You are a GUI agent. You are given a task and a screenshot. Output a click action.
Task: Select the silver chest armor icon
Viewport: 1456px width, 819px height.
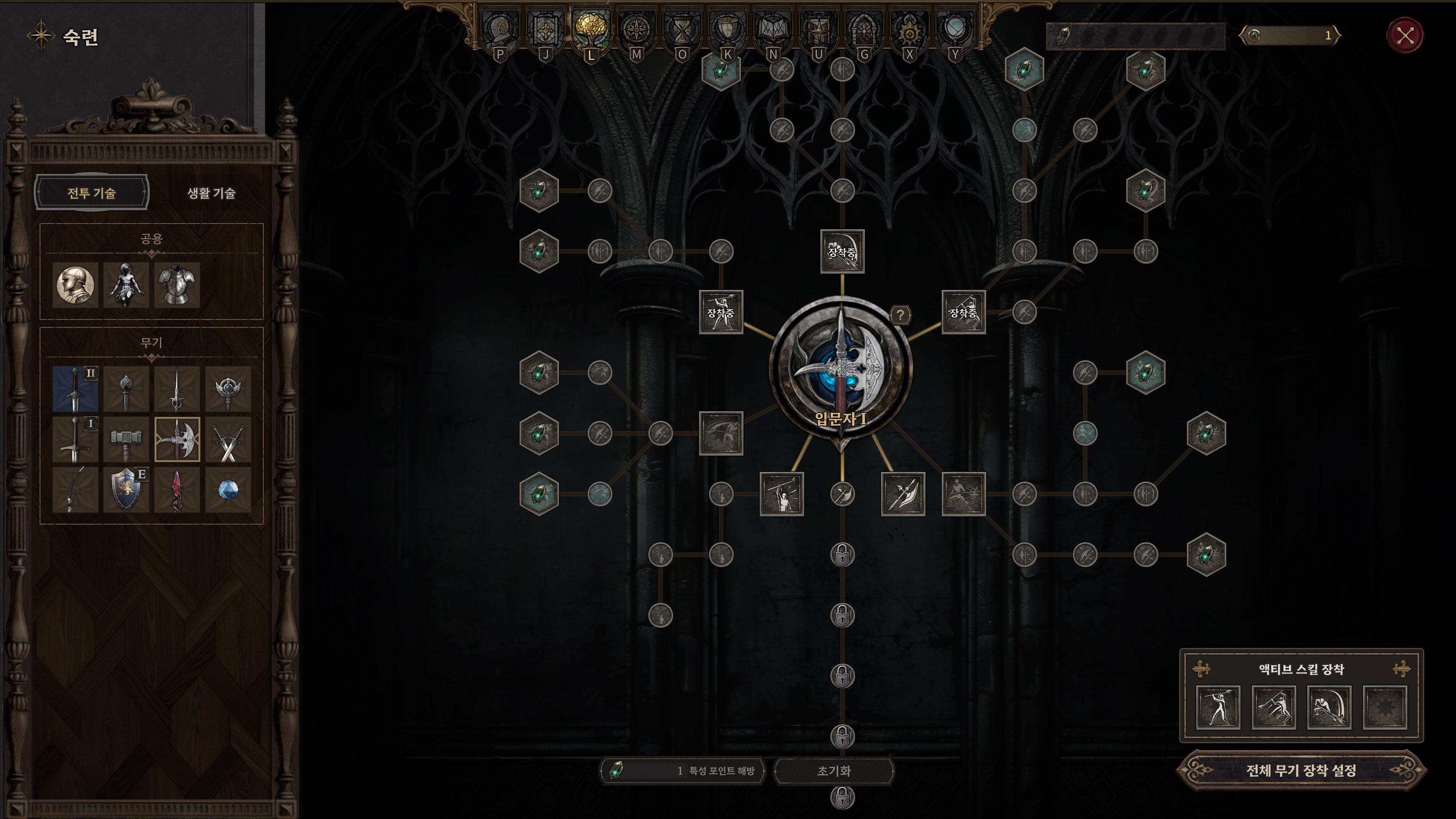click(x=177, y=284)
